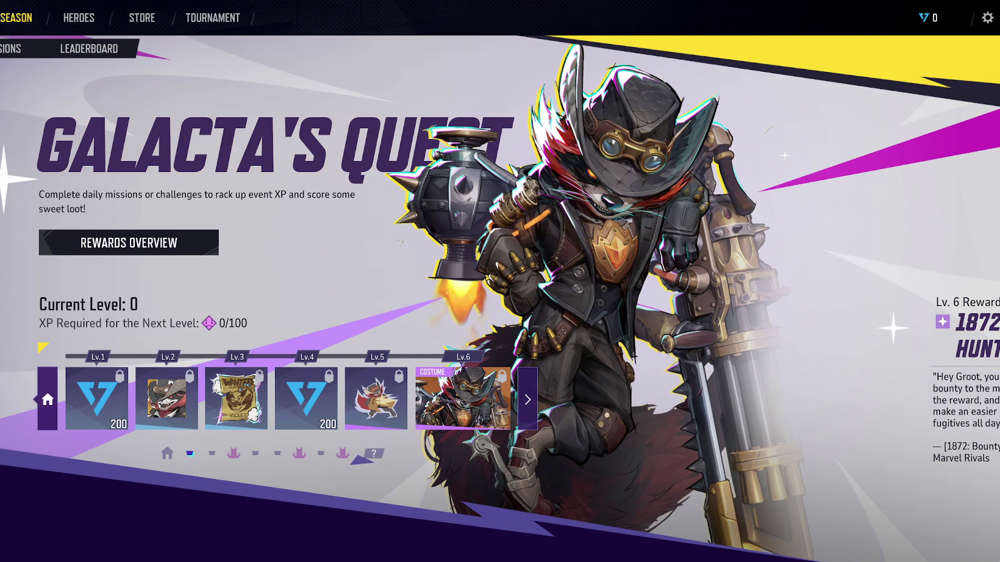Open the question mark help icon
This screenshot has width=1000, height=562.
click(x=375, y=453)
